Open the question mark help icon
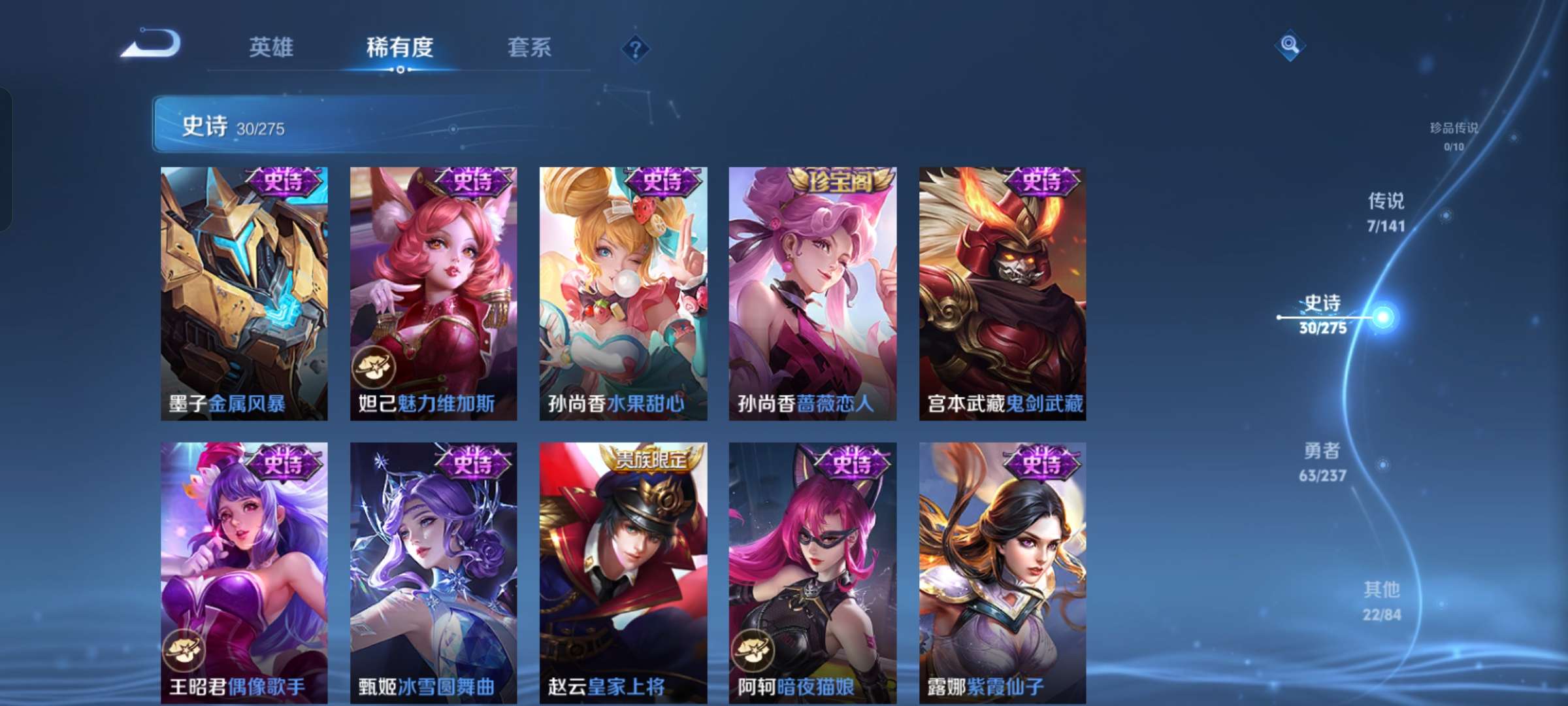This screenshot has height=706, width=1568. click(x=634, y=49)
